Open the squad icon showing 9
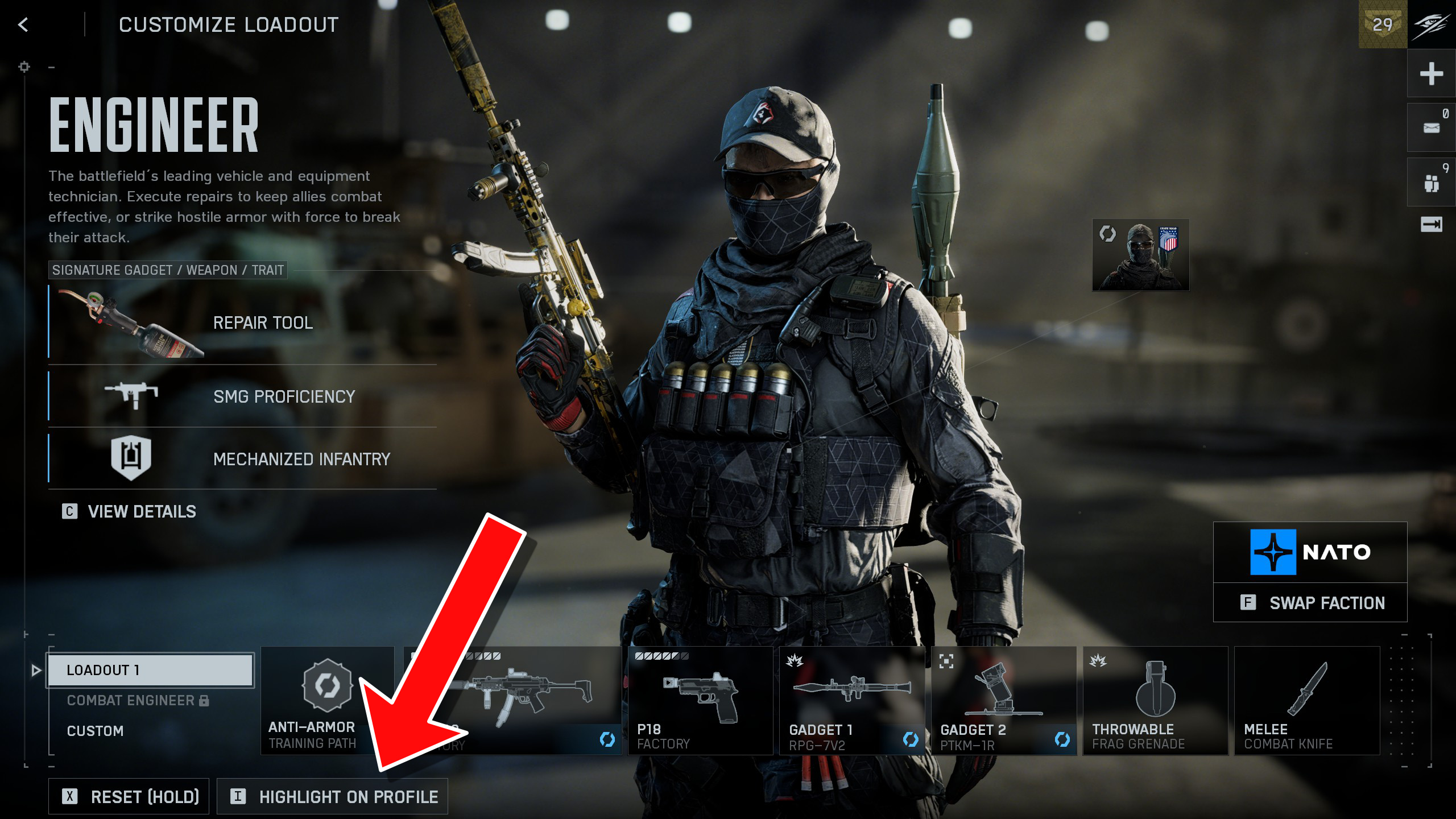This screenshot has height=819, width=1456. 1431,183
